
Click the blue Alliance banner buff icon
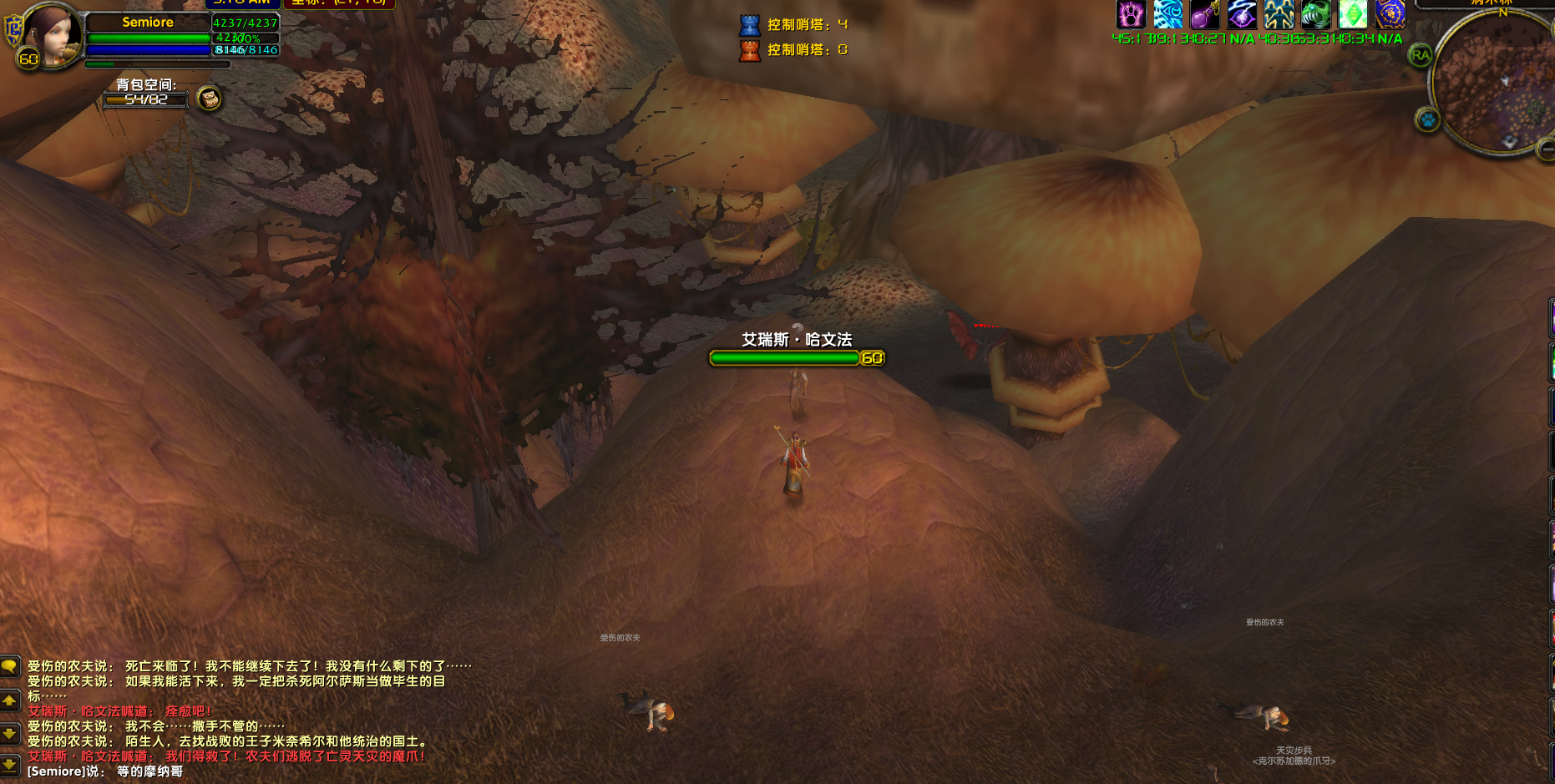tap(1390, 14)
